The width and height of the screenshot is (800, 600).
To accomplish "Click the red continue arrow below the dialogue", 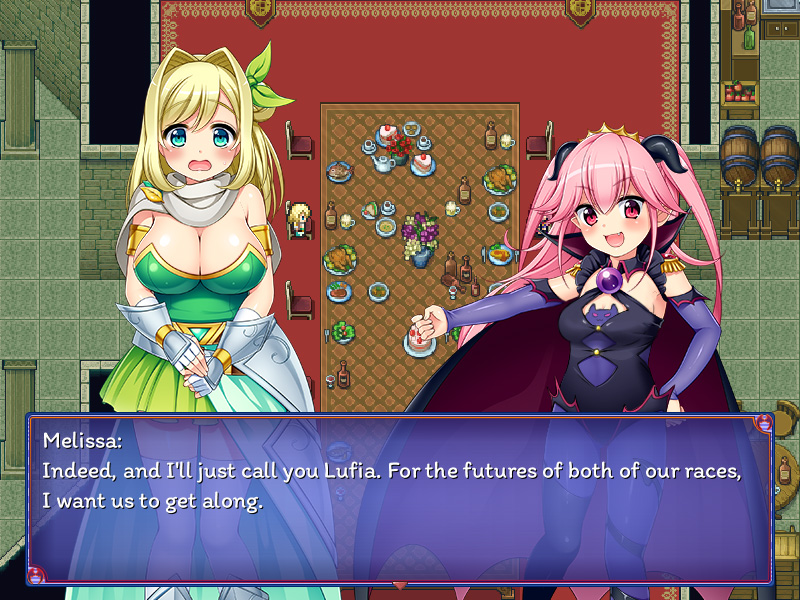I will [x=400, y=585].
